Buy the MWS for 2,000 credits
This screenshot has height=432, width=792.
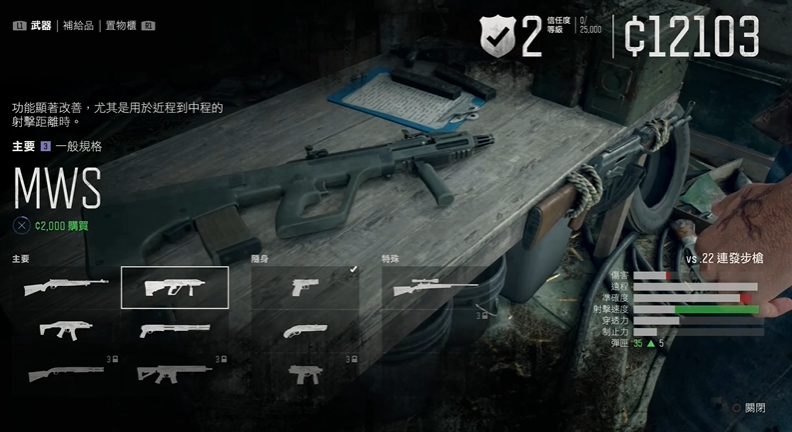tap(62, 226)
